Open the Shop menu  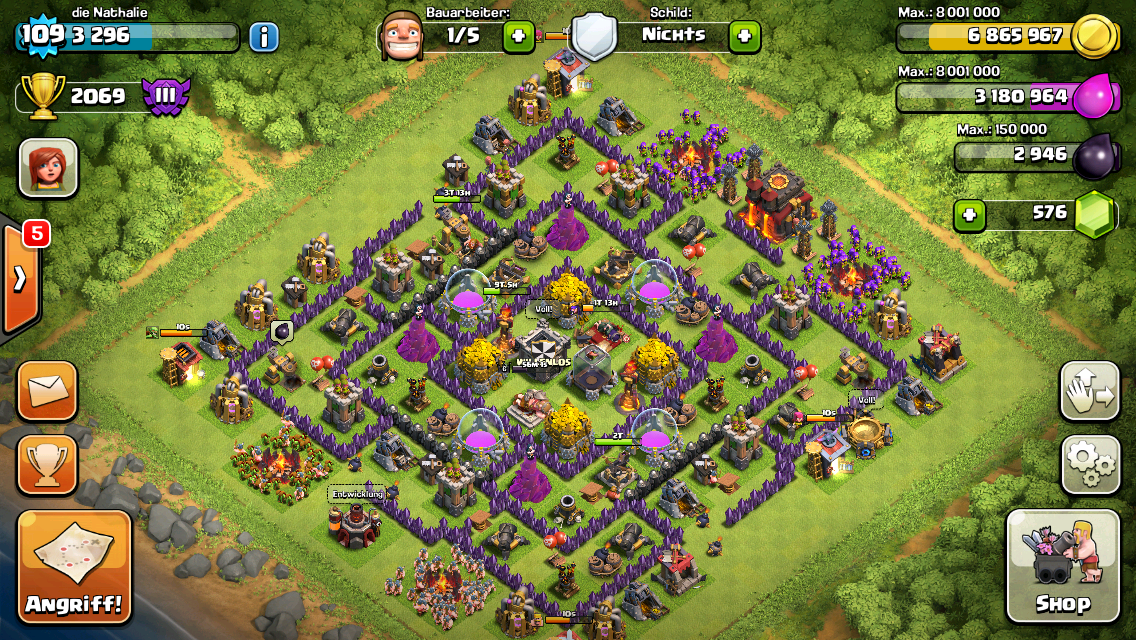(1062, 566)
